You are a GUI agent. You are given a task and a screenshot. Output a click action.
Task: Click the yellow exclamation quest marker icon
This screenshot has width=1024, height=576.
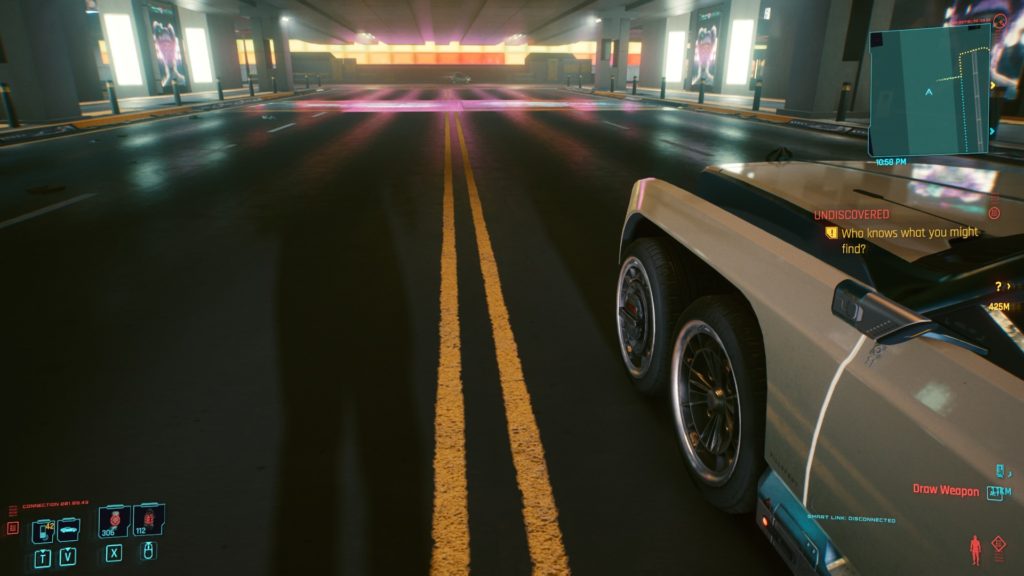tap(830, 232)
